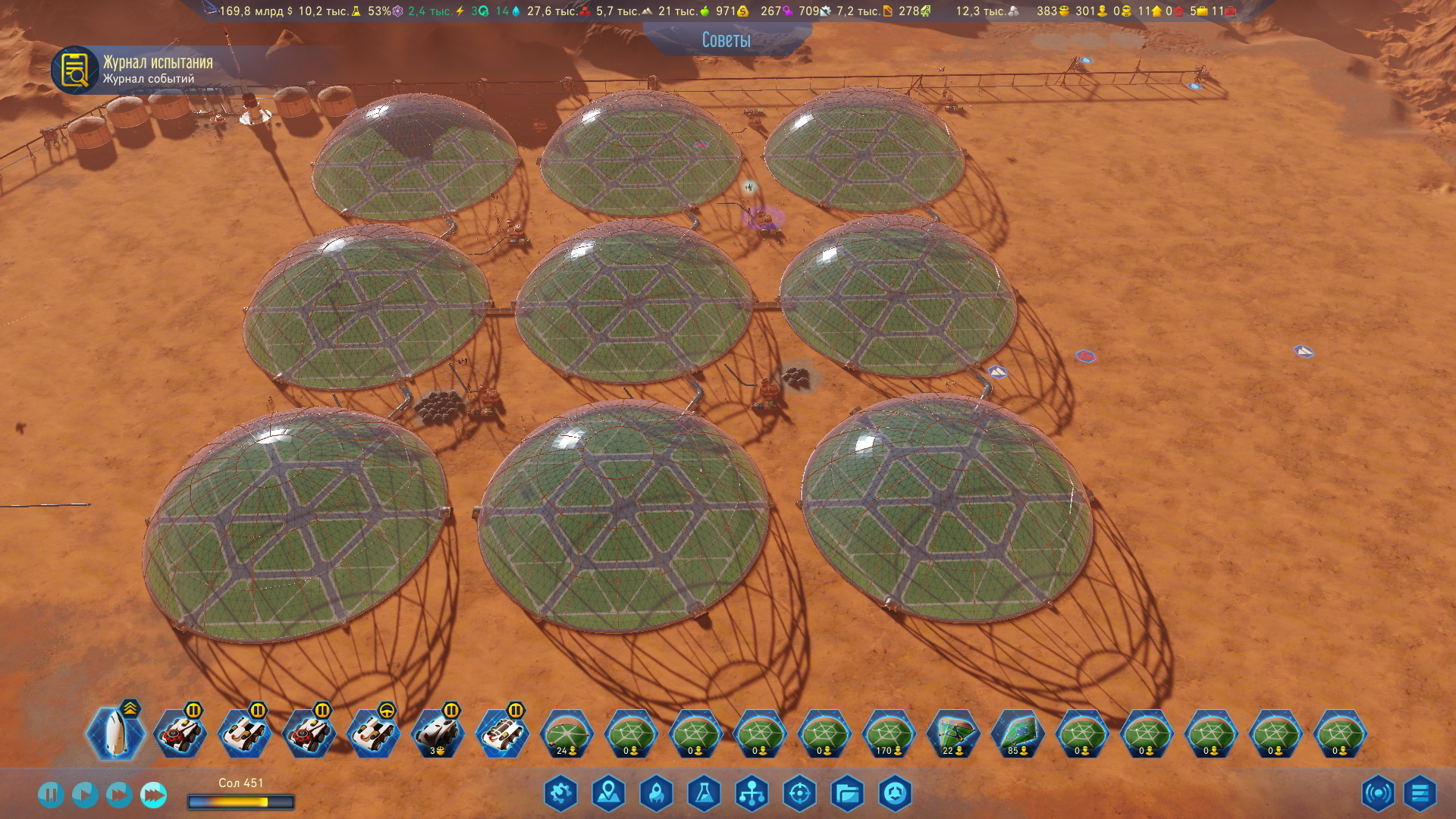Open the main menu three-bars button

click(x=1420, y=794)
